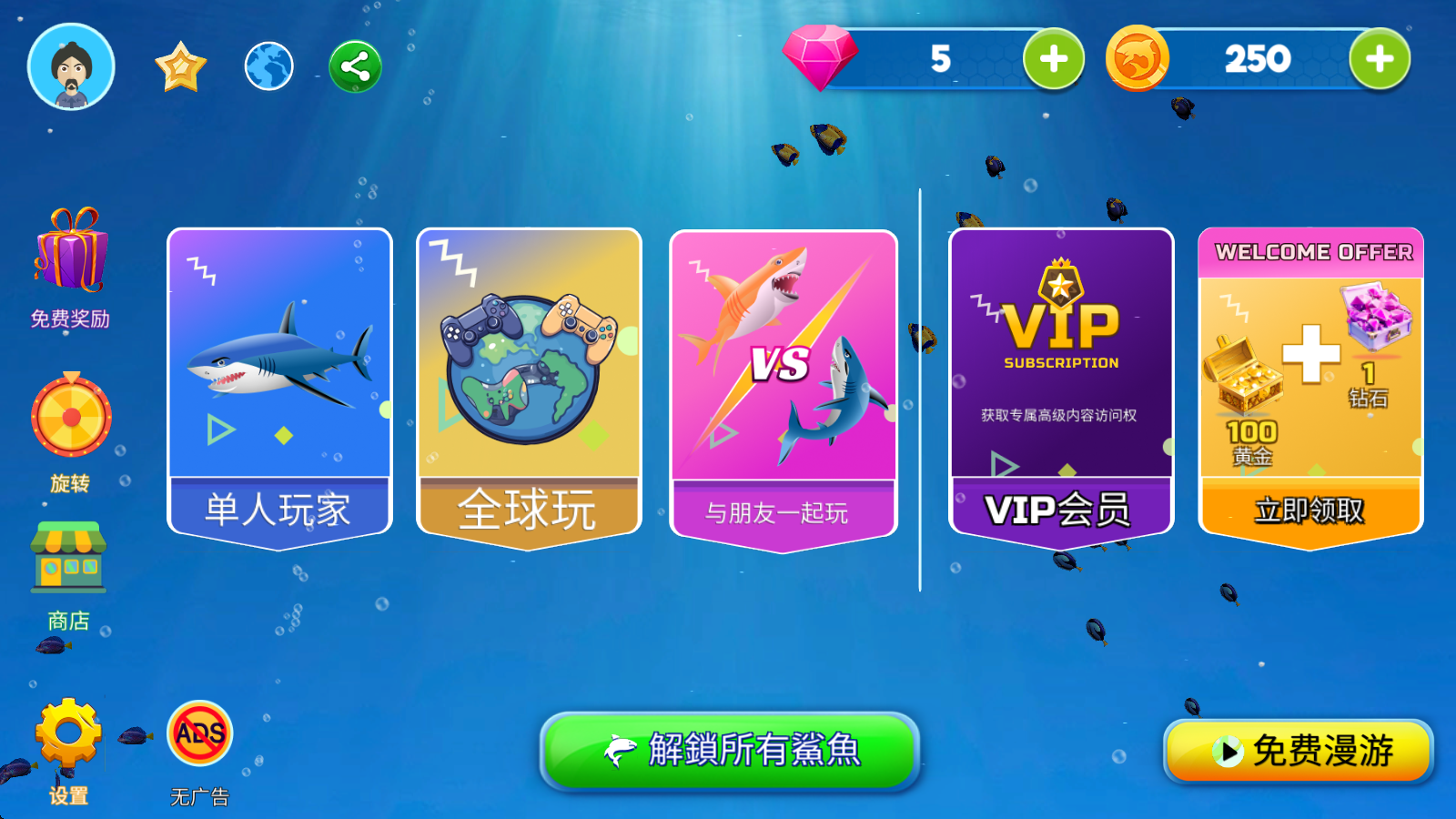Select 全球玩 global play mode
1456x819 pixels.
coord(528,378)
